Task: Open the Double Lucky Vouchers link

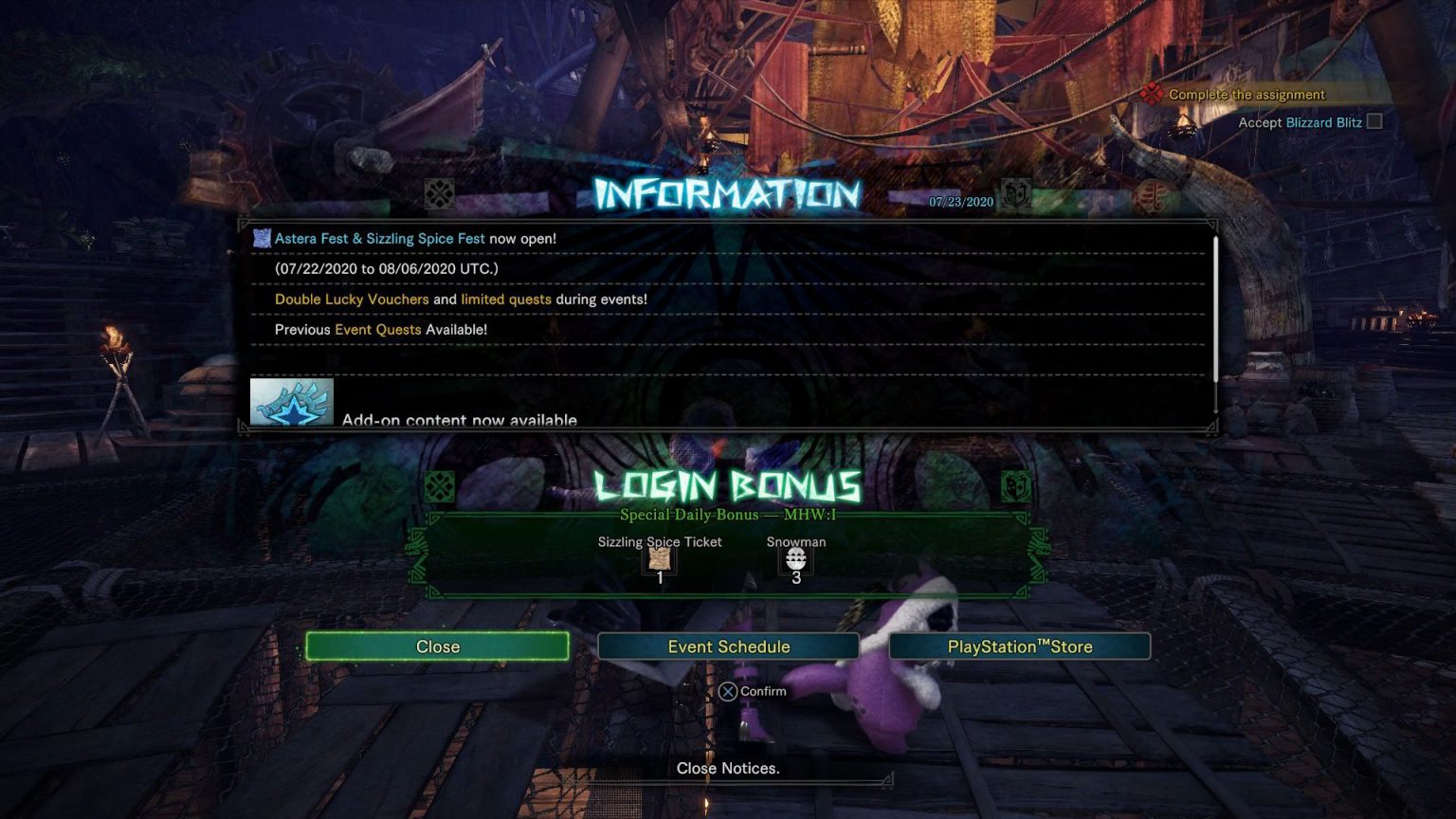Action: tap(350, 299)
